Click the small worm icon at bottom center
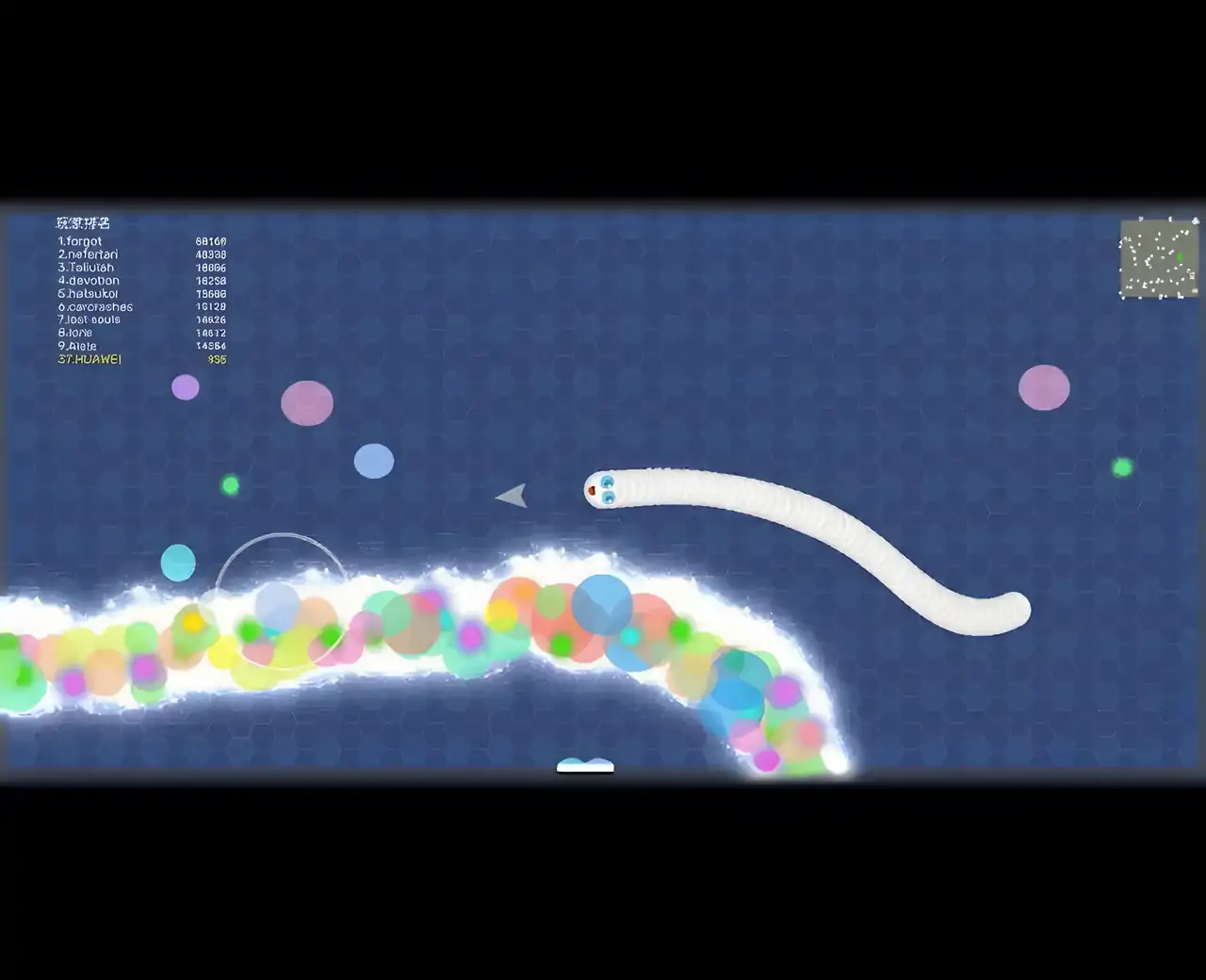1206x980 pixels. [x=585, y=765]
